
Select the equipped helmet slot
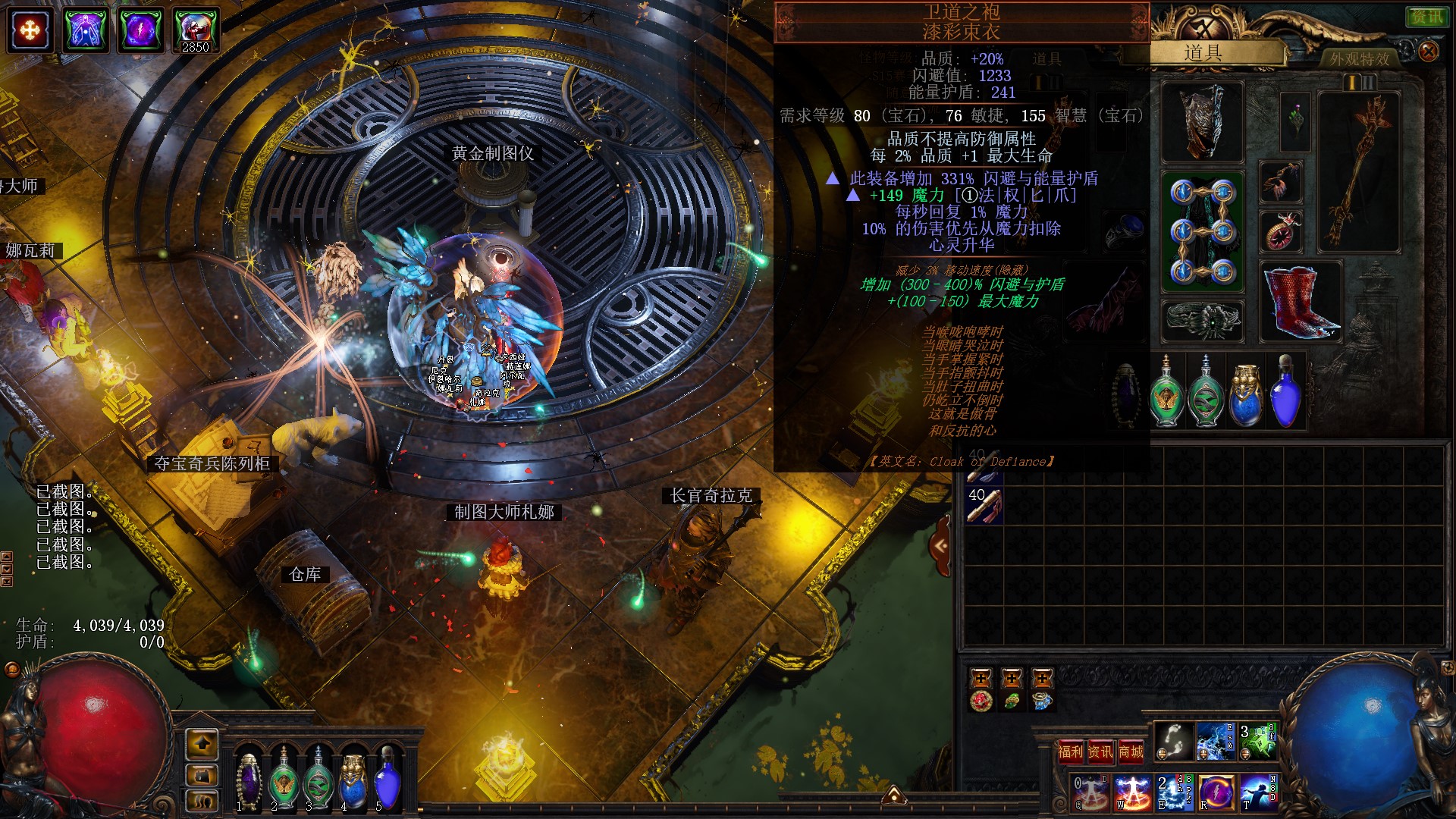tap(1202, 121)
